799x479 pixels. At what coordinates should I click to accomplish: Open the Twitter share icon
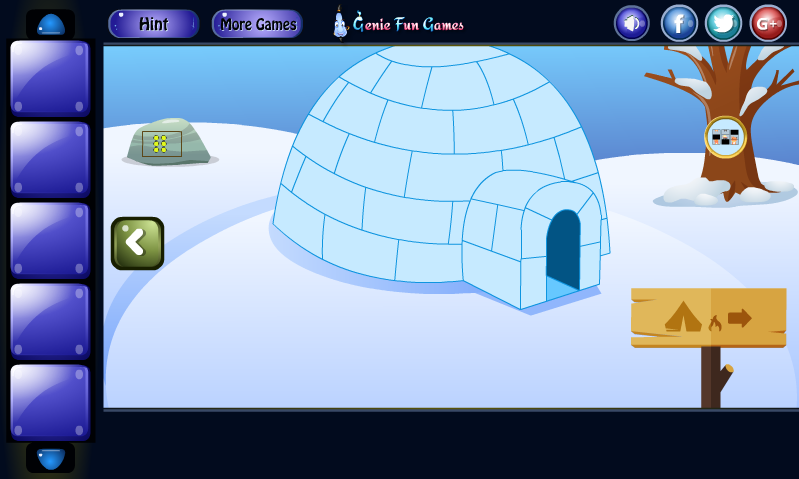pos(723,23)
